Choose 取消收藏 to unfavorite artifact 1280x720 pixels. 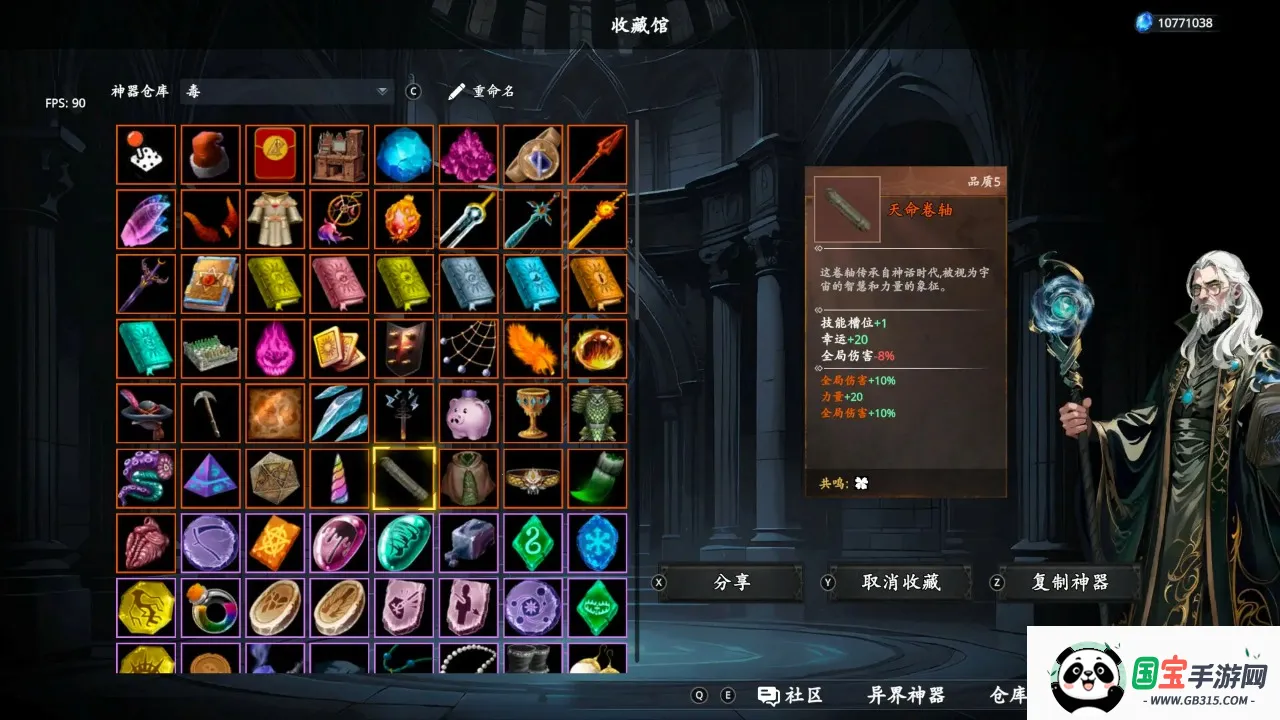[x=901, y=582]
